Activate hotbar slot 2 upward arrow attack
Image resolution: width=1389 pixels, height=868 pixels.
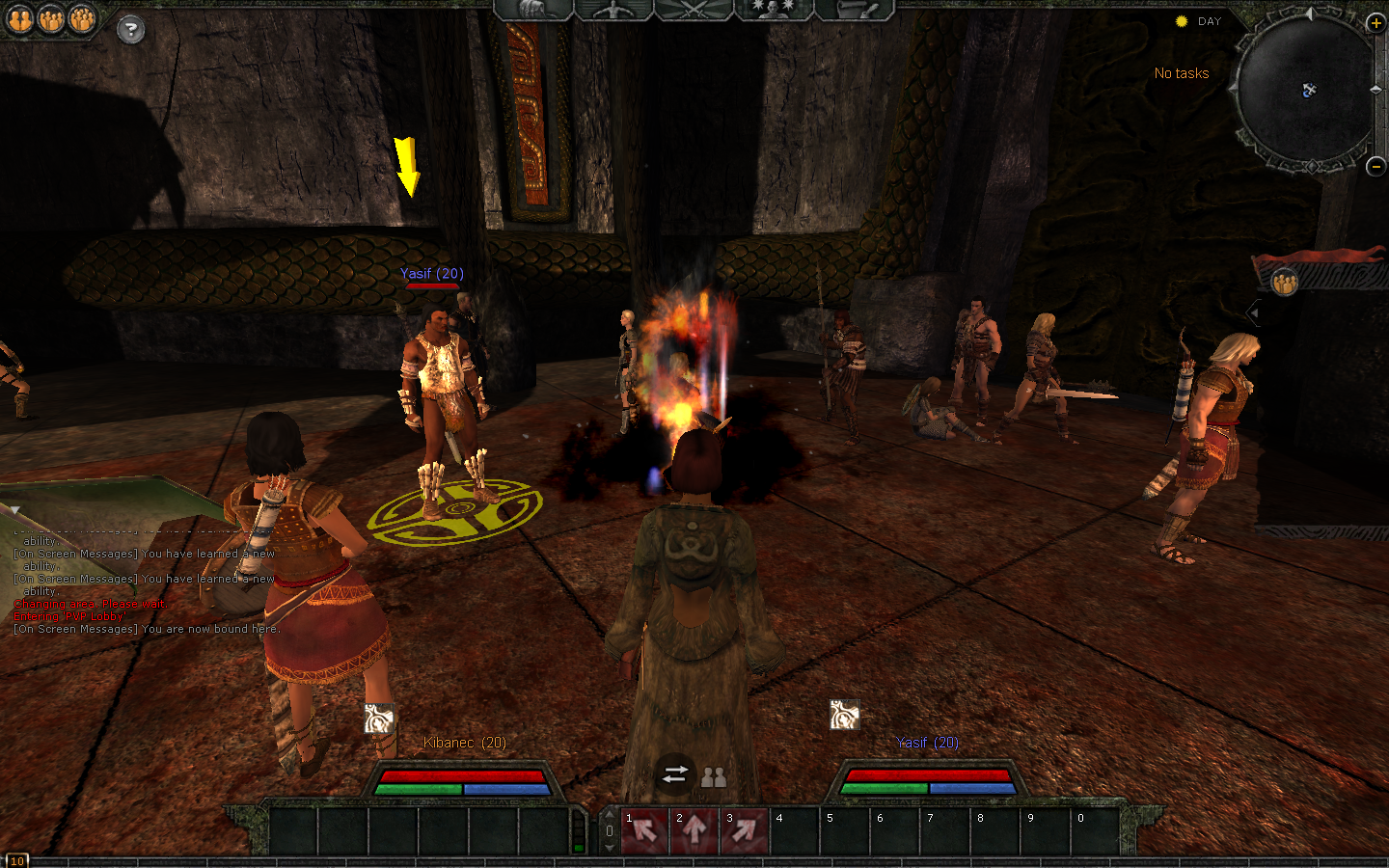(695, 831)
